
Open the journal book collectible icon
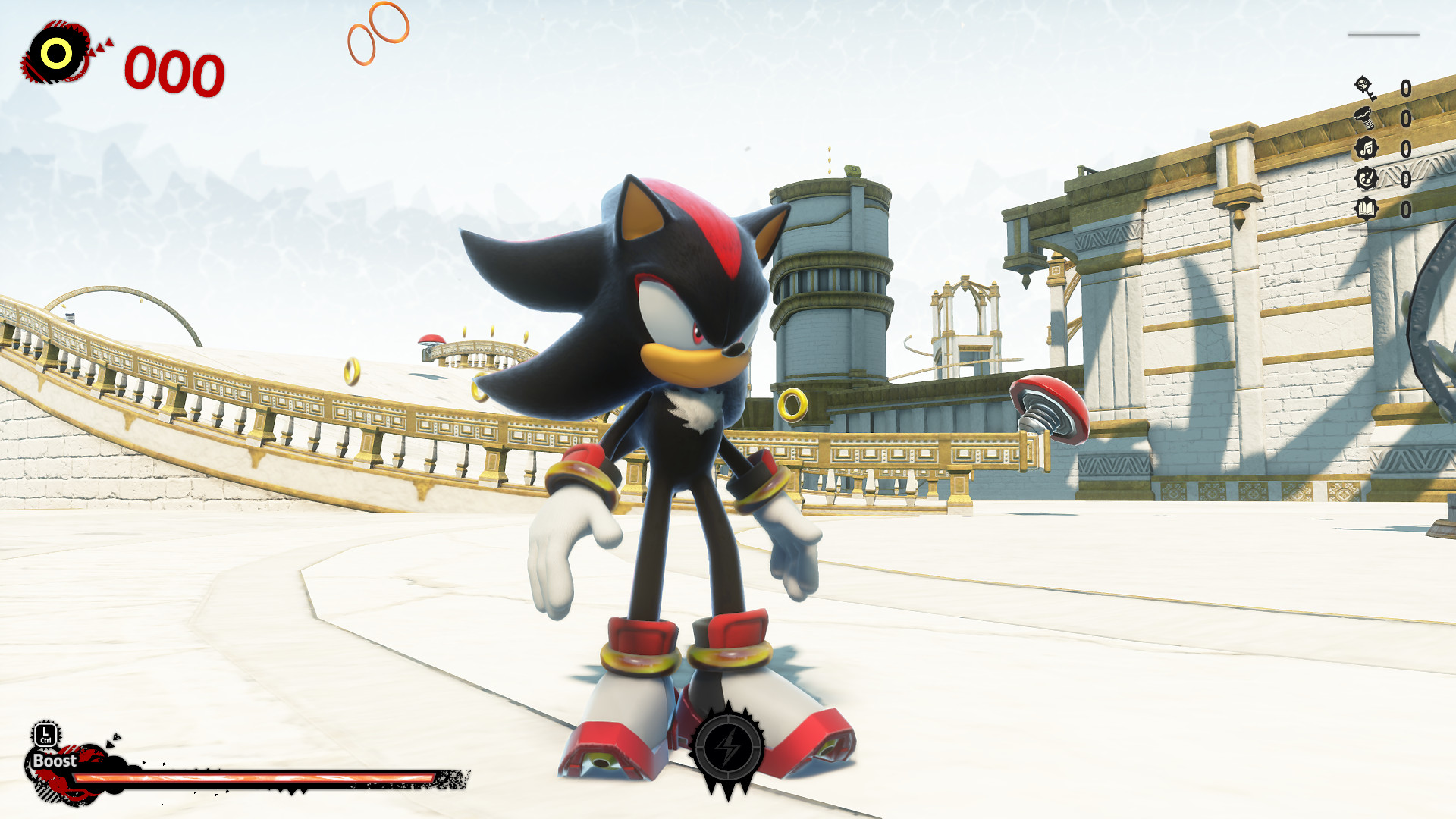[x=1366, y=207]
